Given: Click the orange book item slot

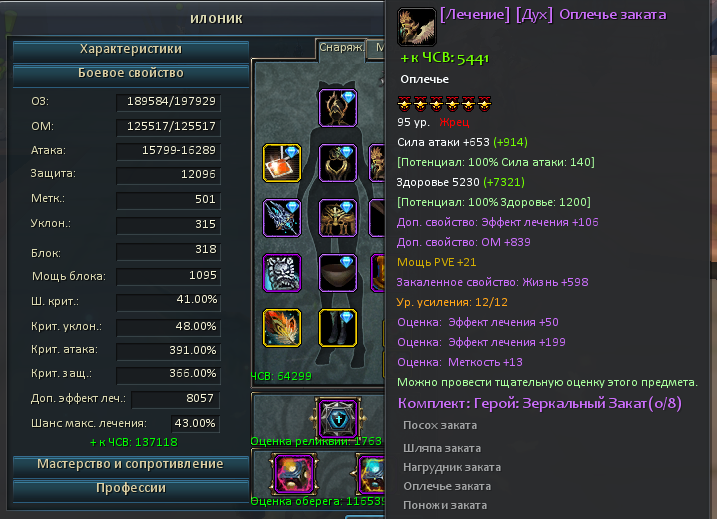Looking at the screenshot, I should click(282, 163).
